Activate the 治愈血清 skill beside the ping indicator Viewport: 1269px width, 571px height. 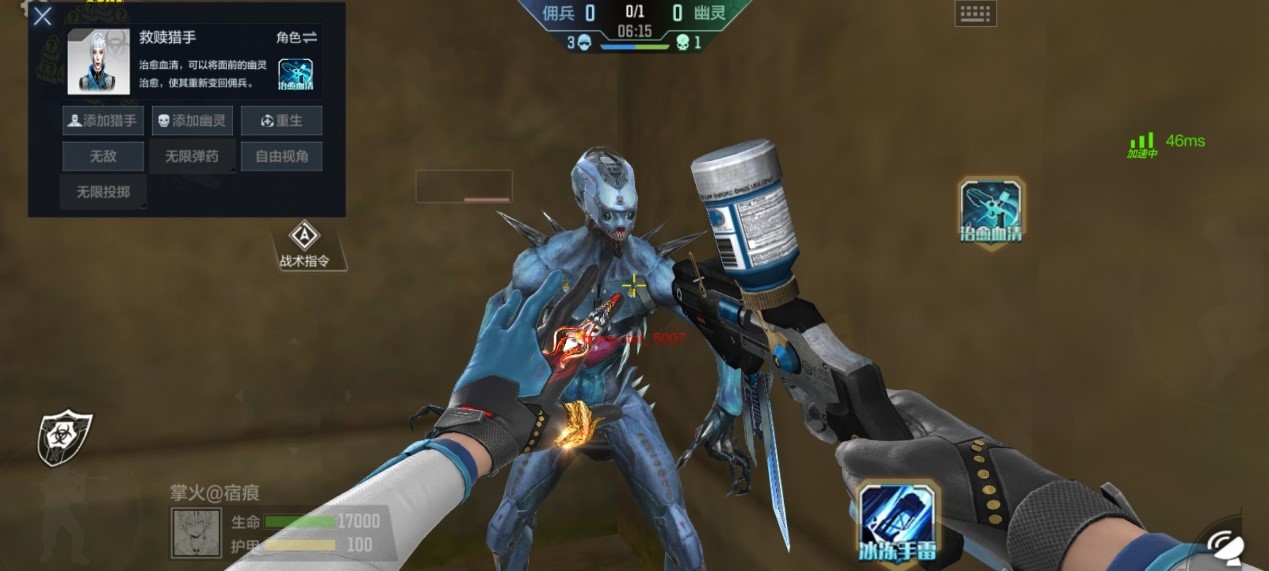(990, 210)
